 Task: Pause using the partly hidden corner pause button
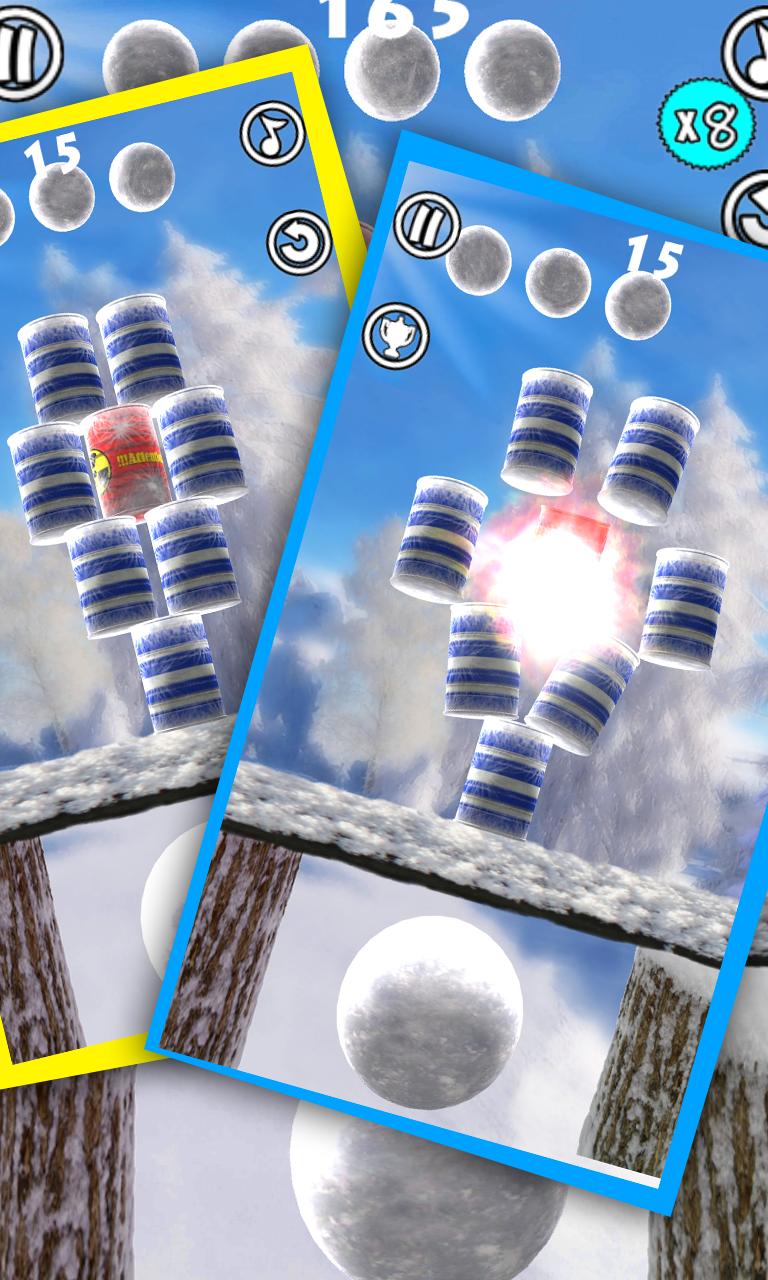tap(22, 52)
